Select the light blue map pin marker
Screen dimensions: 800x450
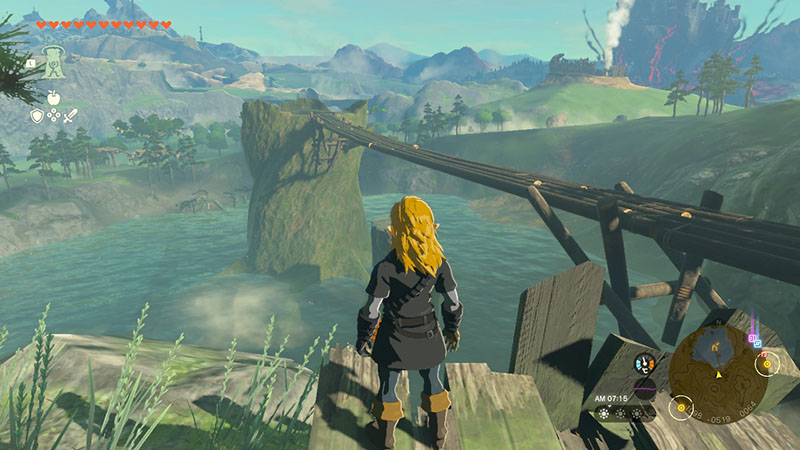[758, 344]
